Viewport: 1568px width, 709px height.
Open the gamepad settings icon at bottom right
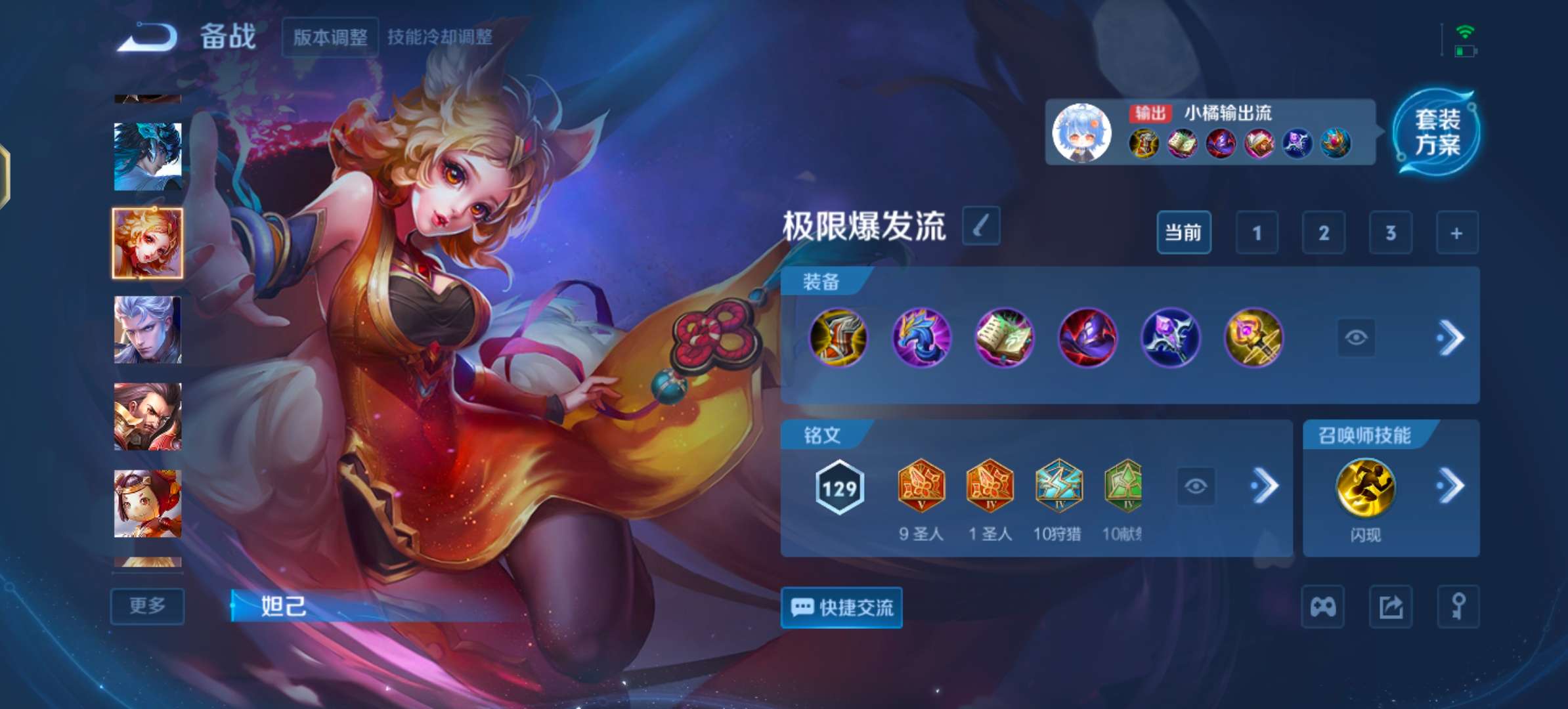click(1323, 607)
